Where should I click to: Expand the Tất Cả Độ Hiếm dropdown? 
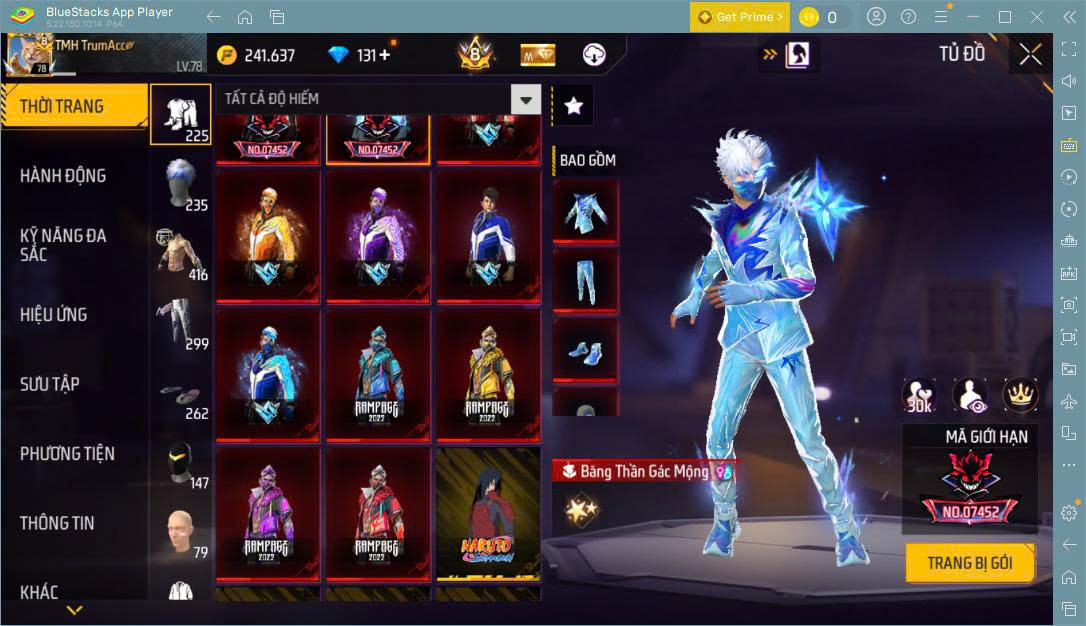coord(525,99)
